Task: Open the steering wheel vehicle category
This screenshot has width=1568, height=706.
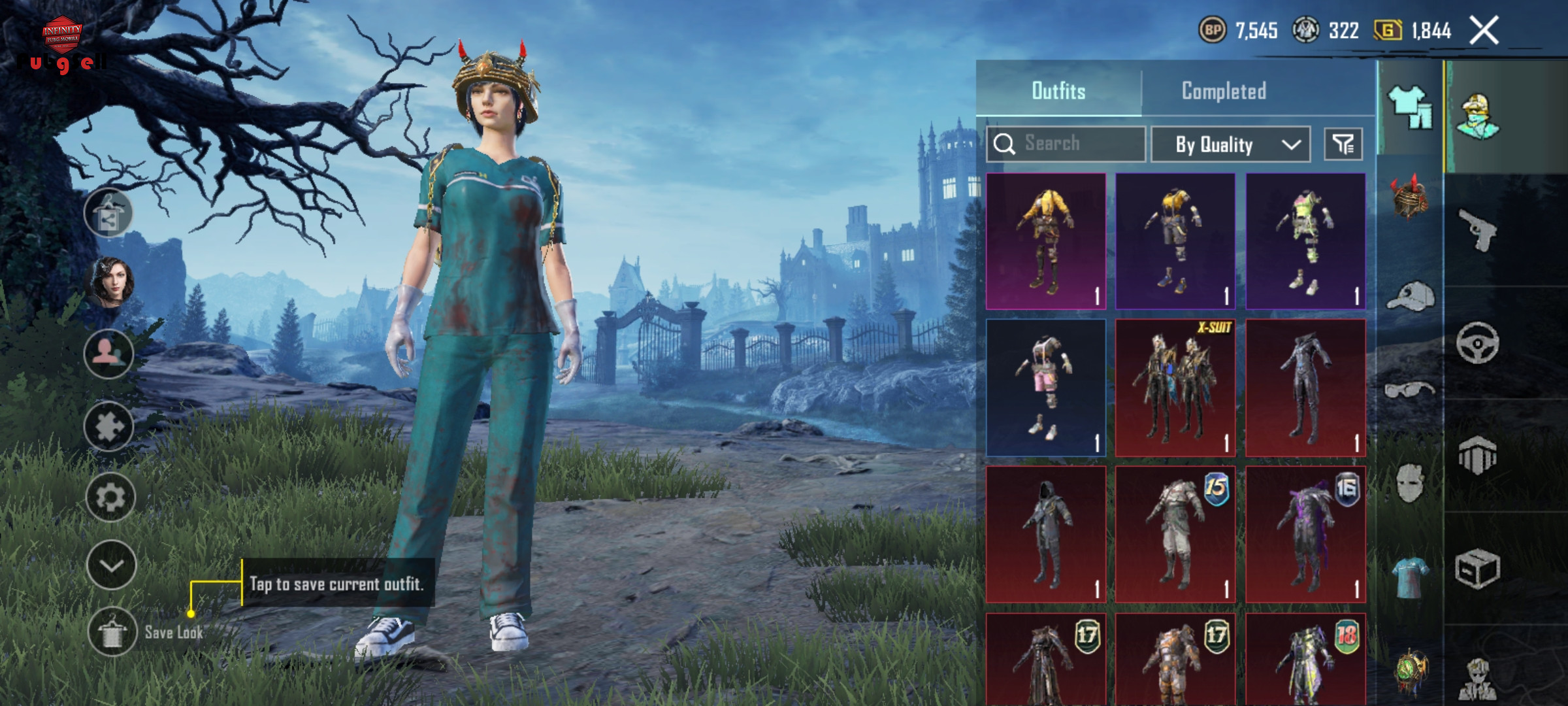Action: click(1478, 343)
